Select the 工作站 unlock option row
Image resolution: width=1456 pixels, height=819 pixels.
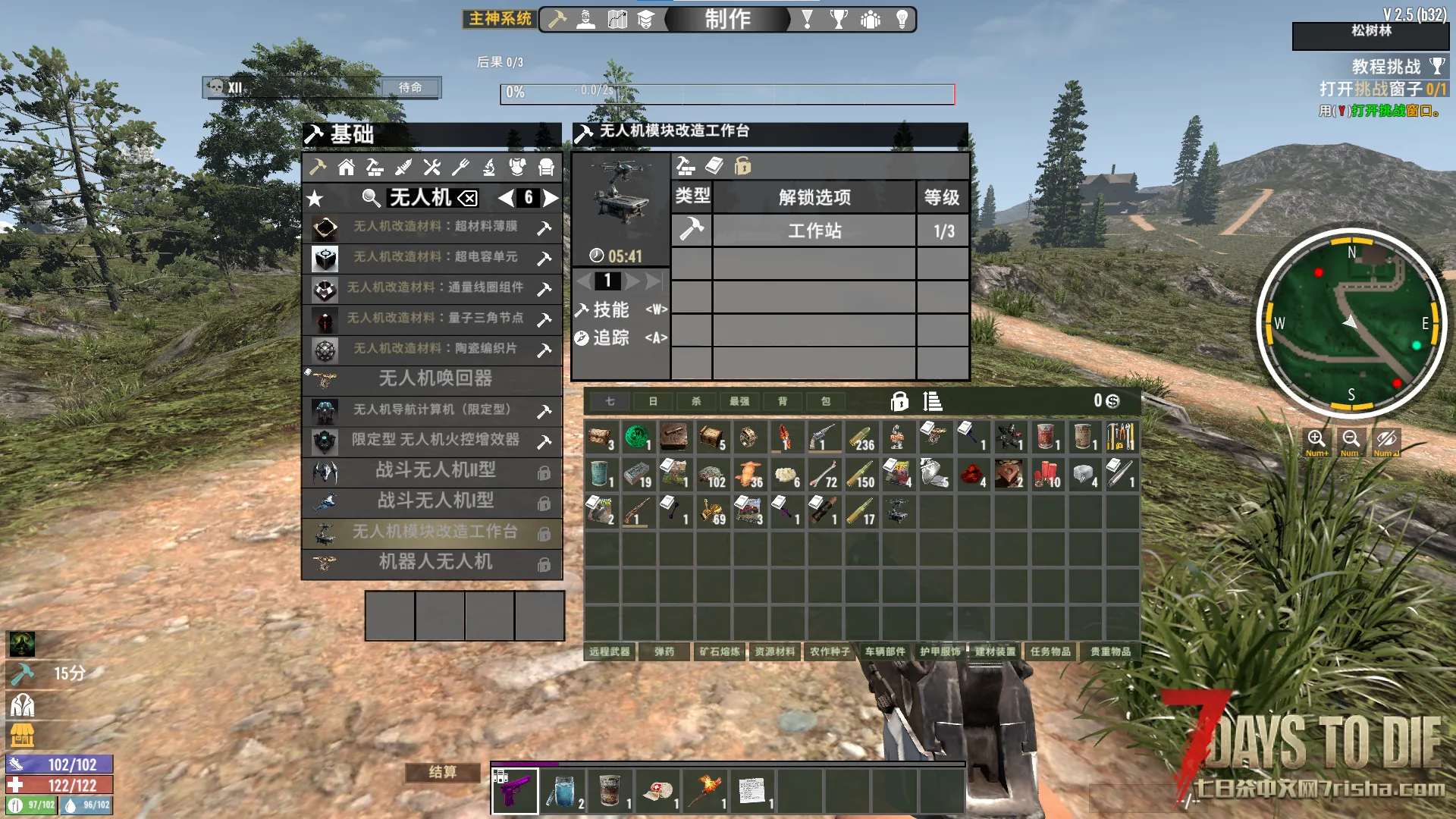(814, 231)
